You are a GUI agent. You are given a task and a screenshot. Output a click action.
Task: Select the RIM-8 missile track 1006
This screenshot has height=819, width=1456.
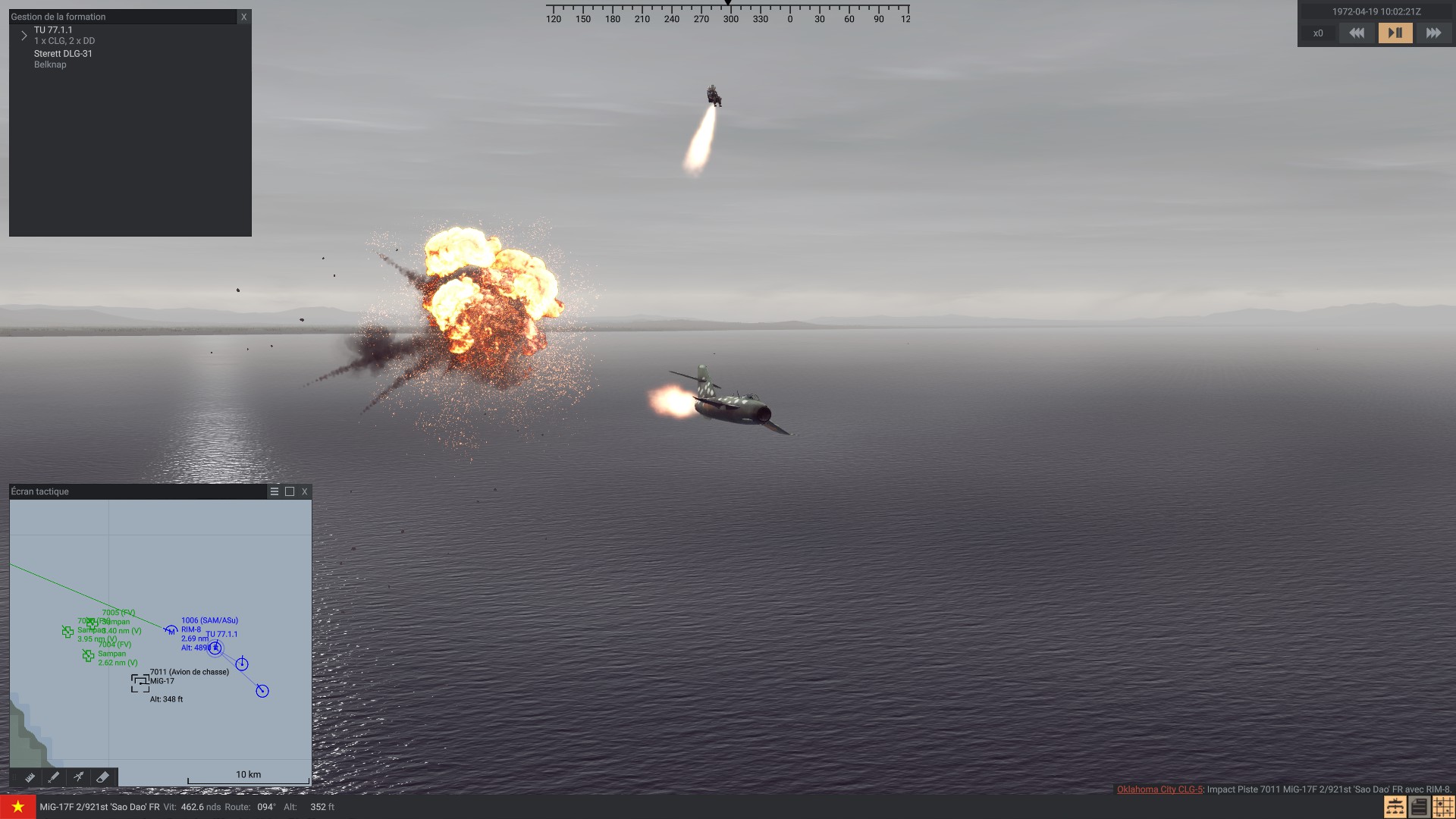pos(171,630)
